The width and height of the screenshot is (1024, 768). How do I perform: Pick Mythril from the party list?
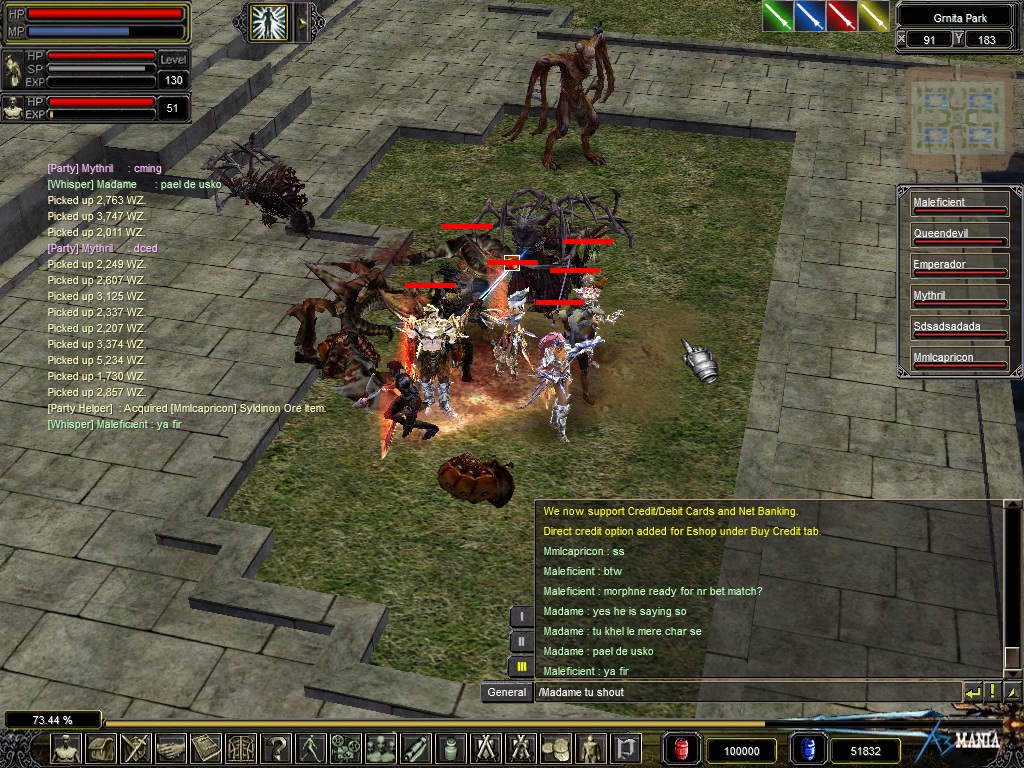pos(958,298)
